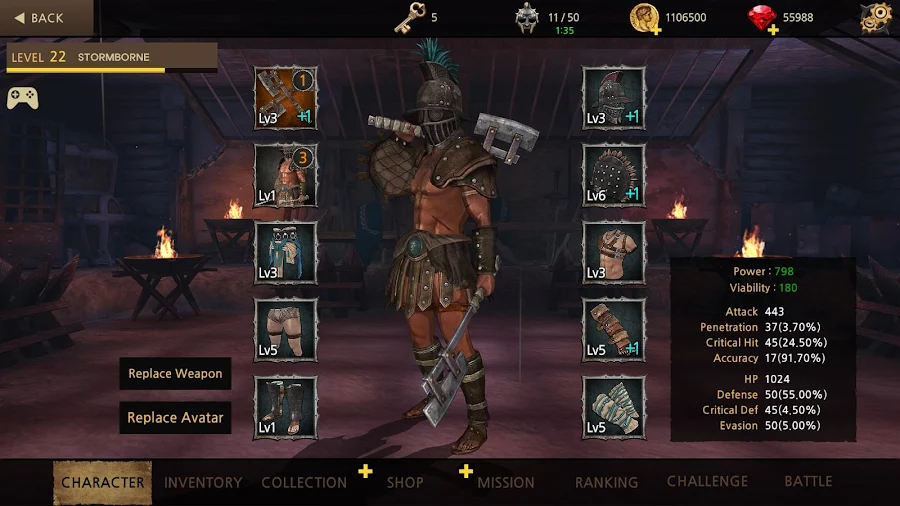The width and height of the screenshot is (900, 506).
Task: Open the Lv1 boots slot
Action: 285,407
